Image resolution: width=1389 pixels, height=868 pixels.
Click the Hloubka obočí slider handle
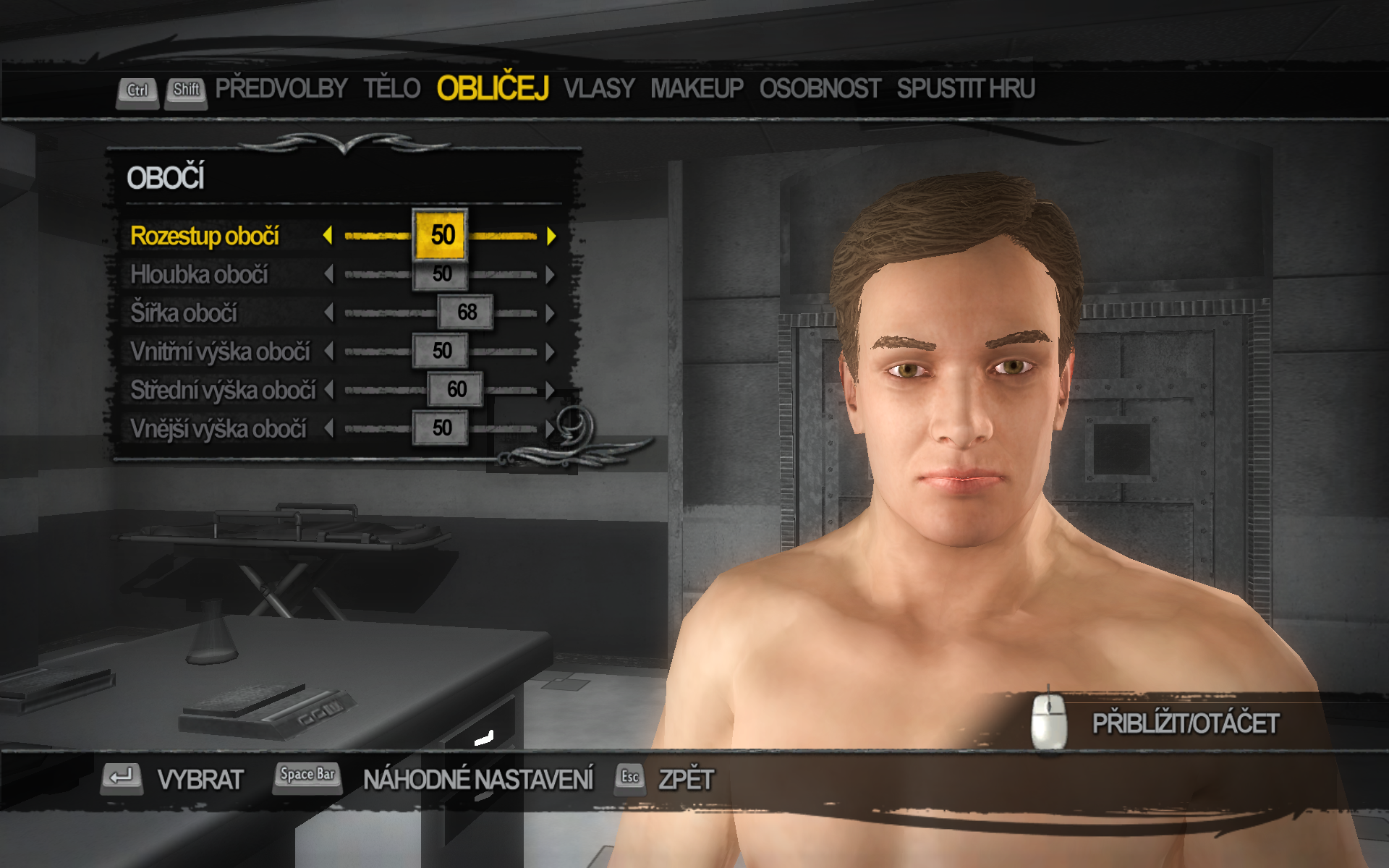point(441,274)
